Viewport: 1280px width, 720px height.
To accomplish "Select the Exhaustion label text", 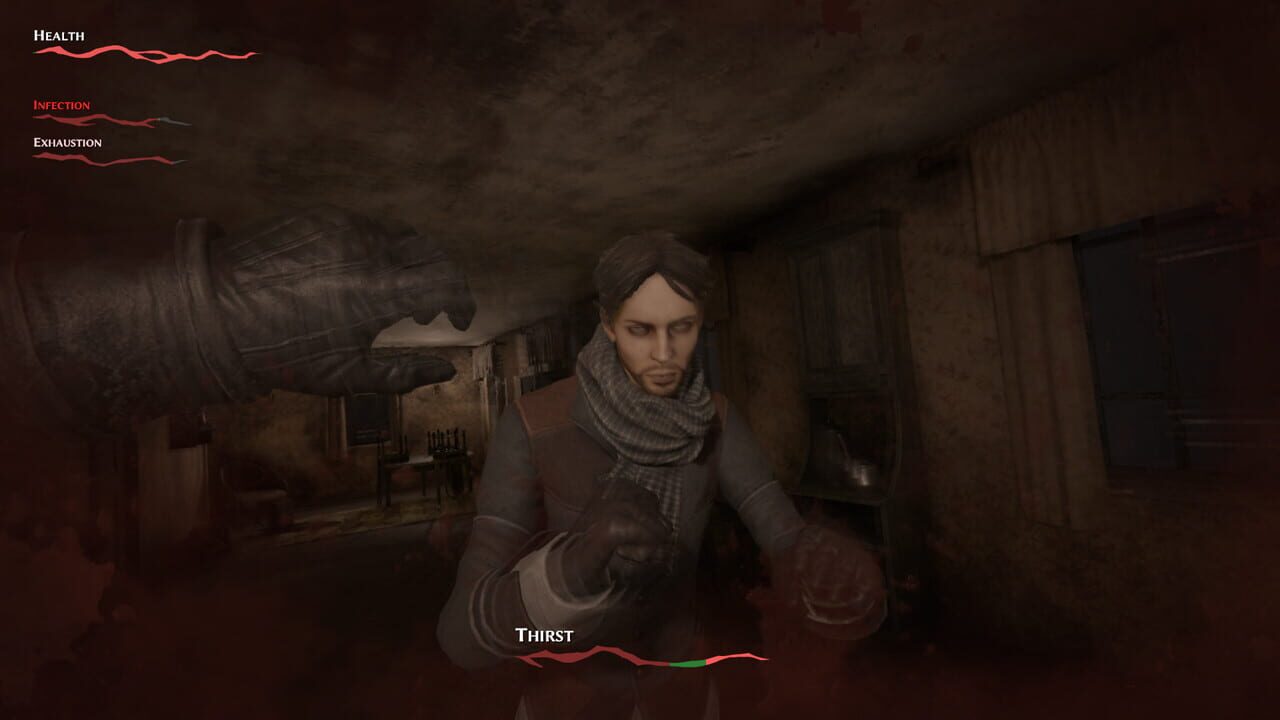I will pyautogui.click(x=65, y=142).
